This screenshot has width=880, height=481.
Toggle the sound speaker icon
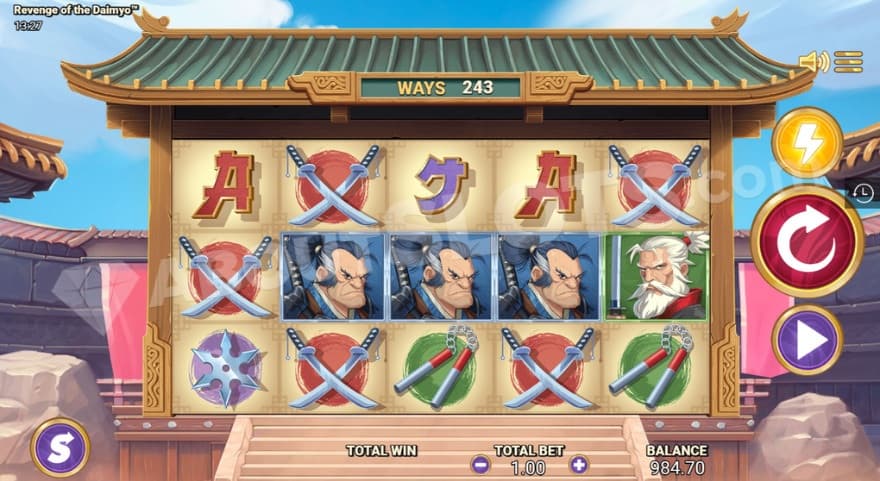(812, 62)
